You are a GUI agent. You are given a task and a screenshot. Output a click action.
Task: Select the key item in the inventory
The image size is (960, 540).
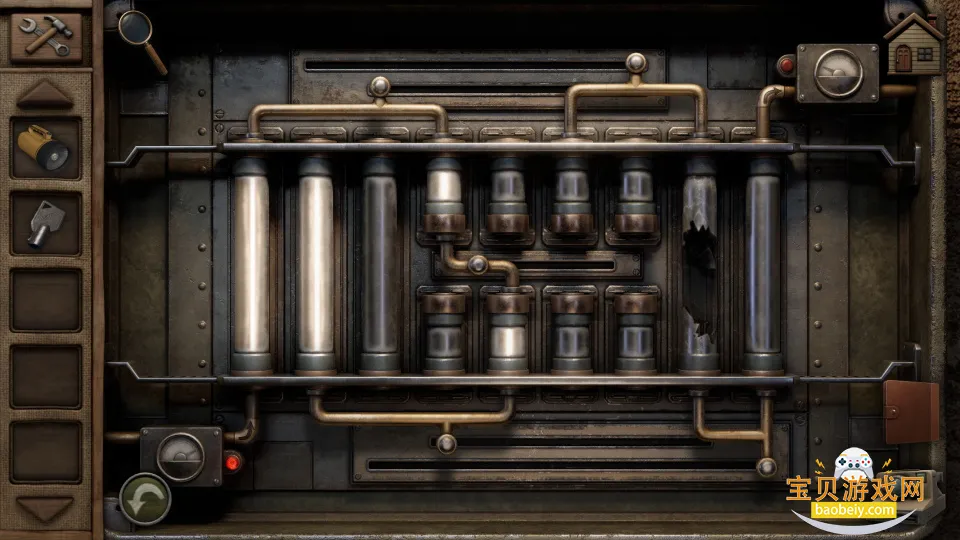[45, 223]
